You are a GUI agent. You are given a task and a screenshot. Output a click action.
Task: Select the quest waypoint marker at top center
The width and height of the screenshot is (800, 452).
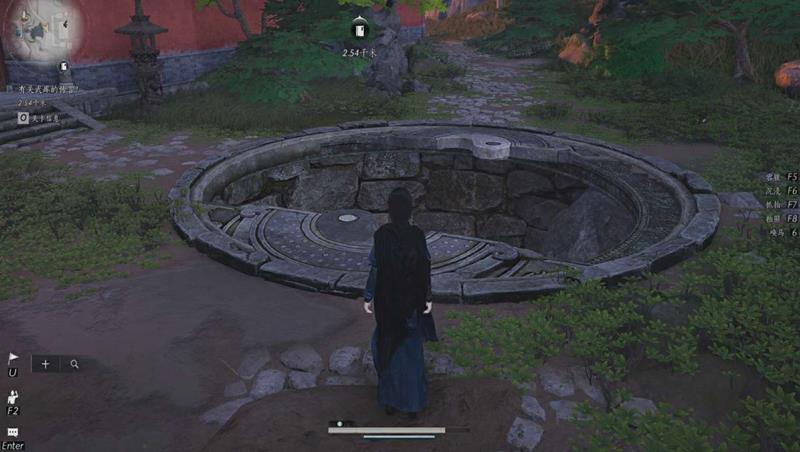coord(360,26)
